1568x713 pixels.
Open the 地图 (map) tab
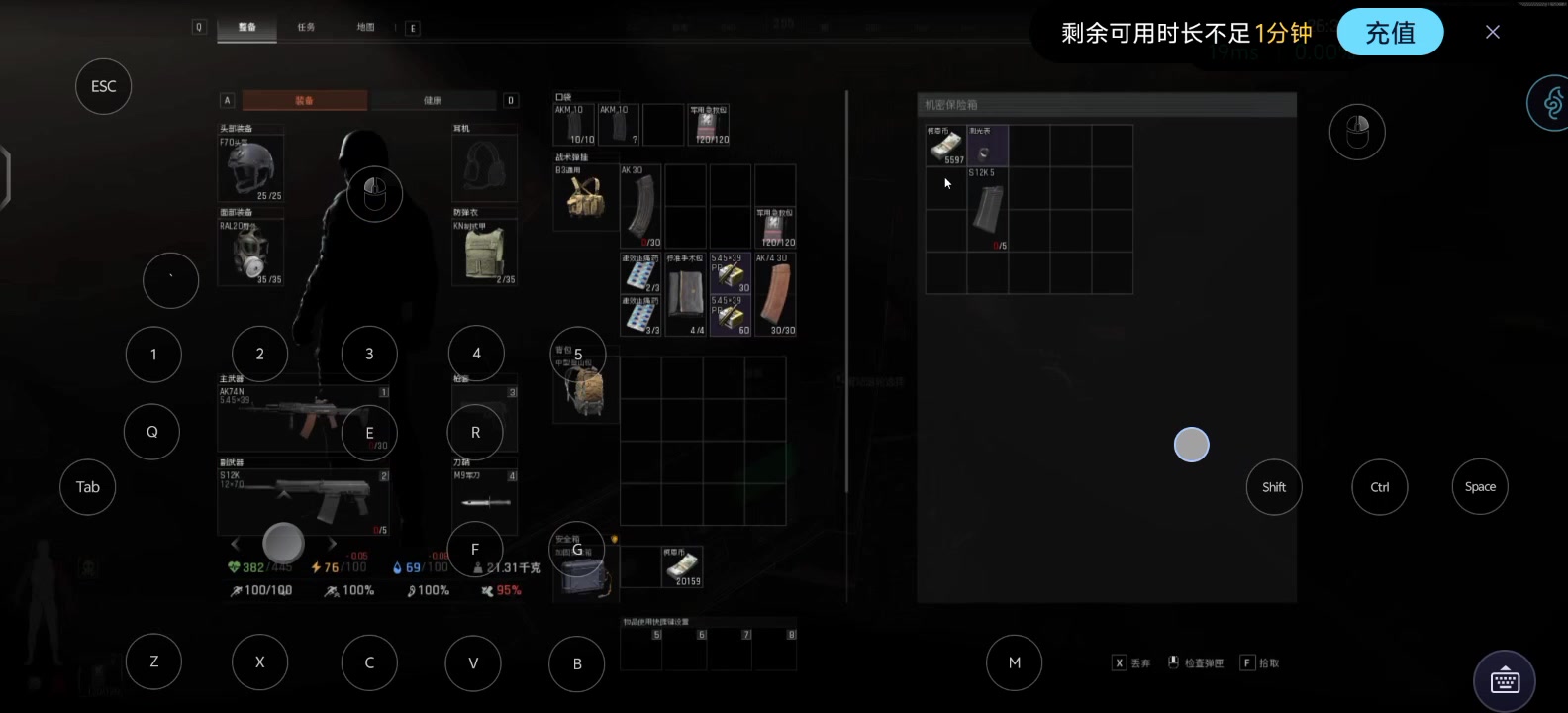[x=365, y=29]
